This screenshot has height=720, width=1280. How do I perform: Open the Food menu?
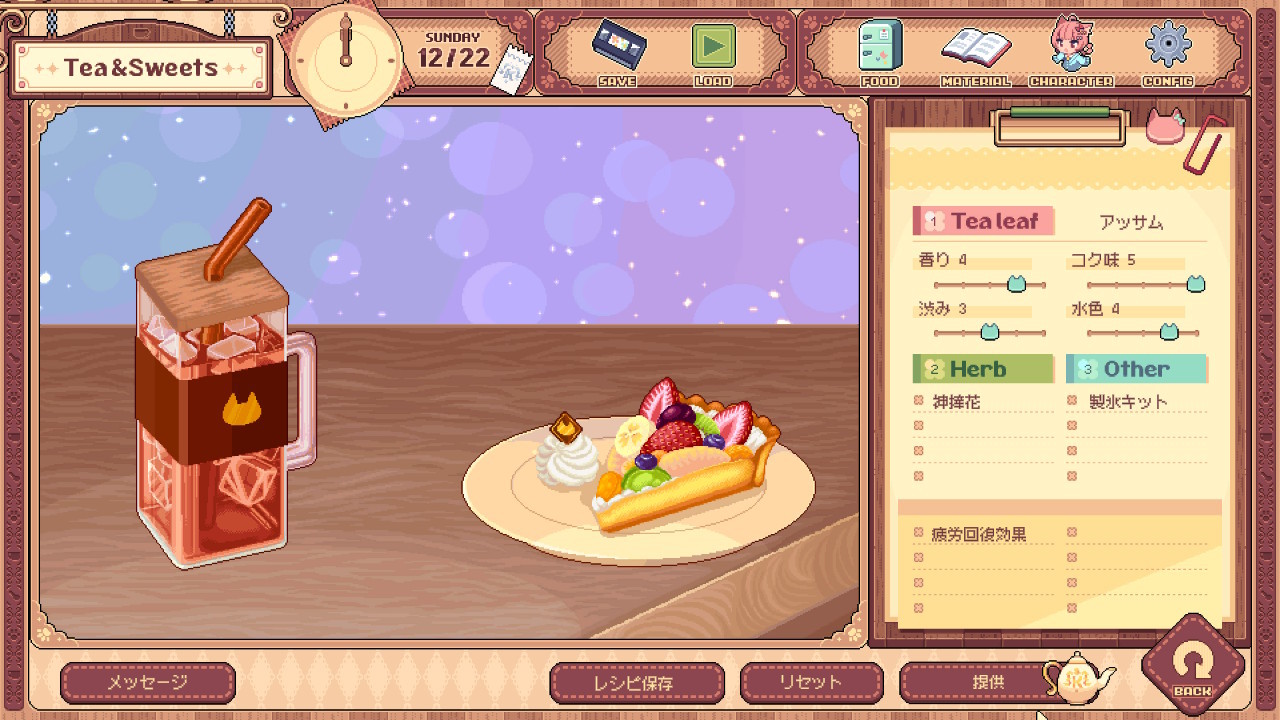(880, 50)
